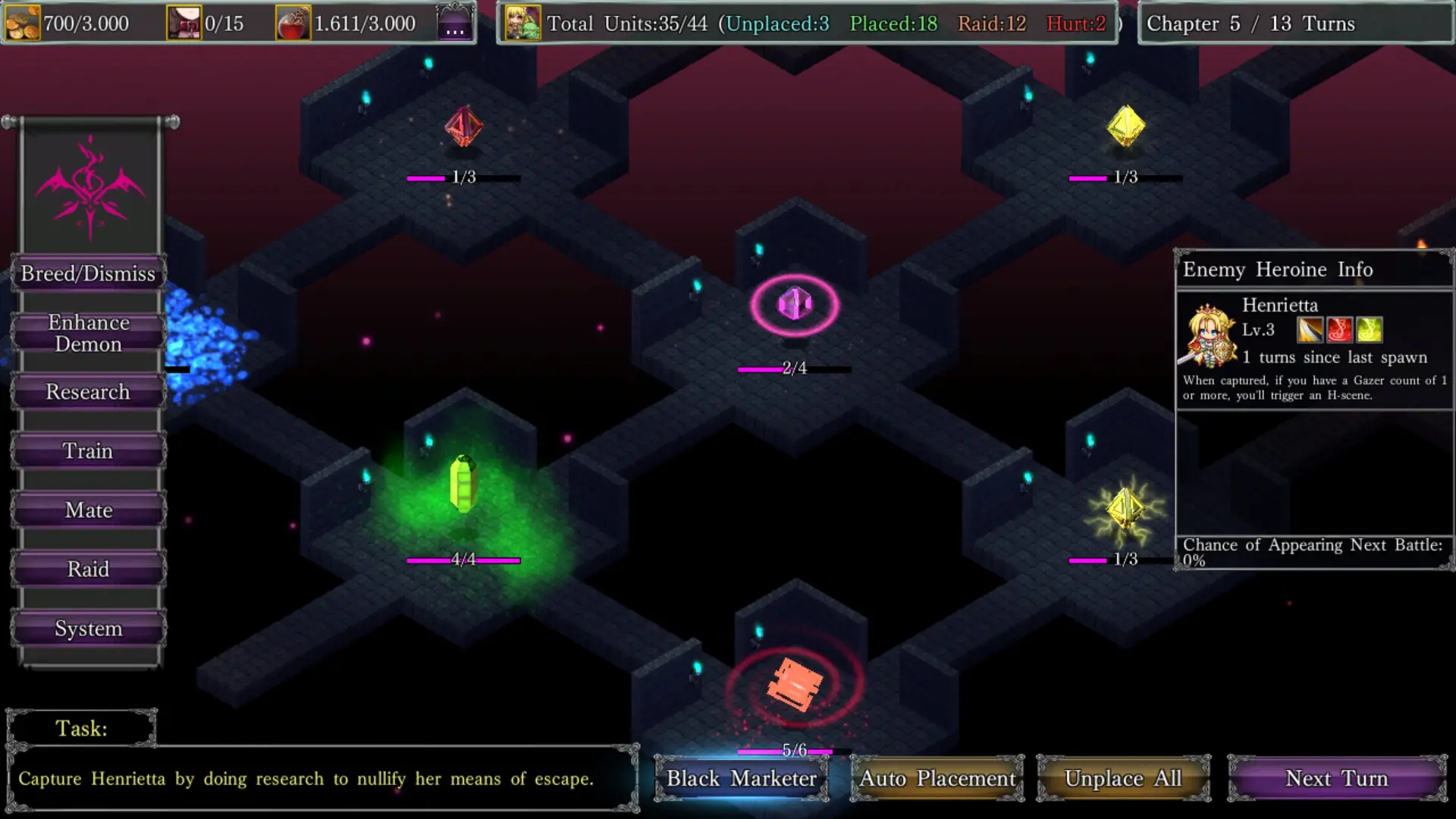Select Enhance Demon option
Viewport: 1456px width, 819px height.
[x=88, y=333]
